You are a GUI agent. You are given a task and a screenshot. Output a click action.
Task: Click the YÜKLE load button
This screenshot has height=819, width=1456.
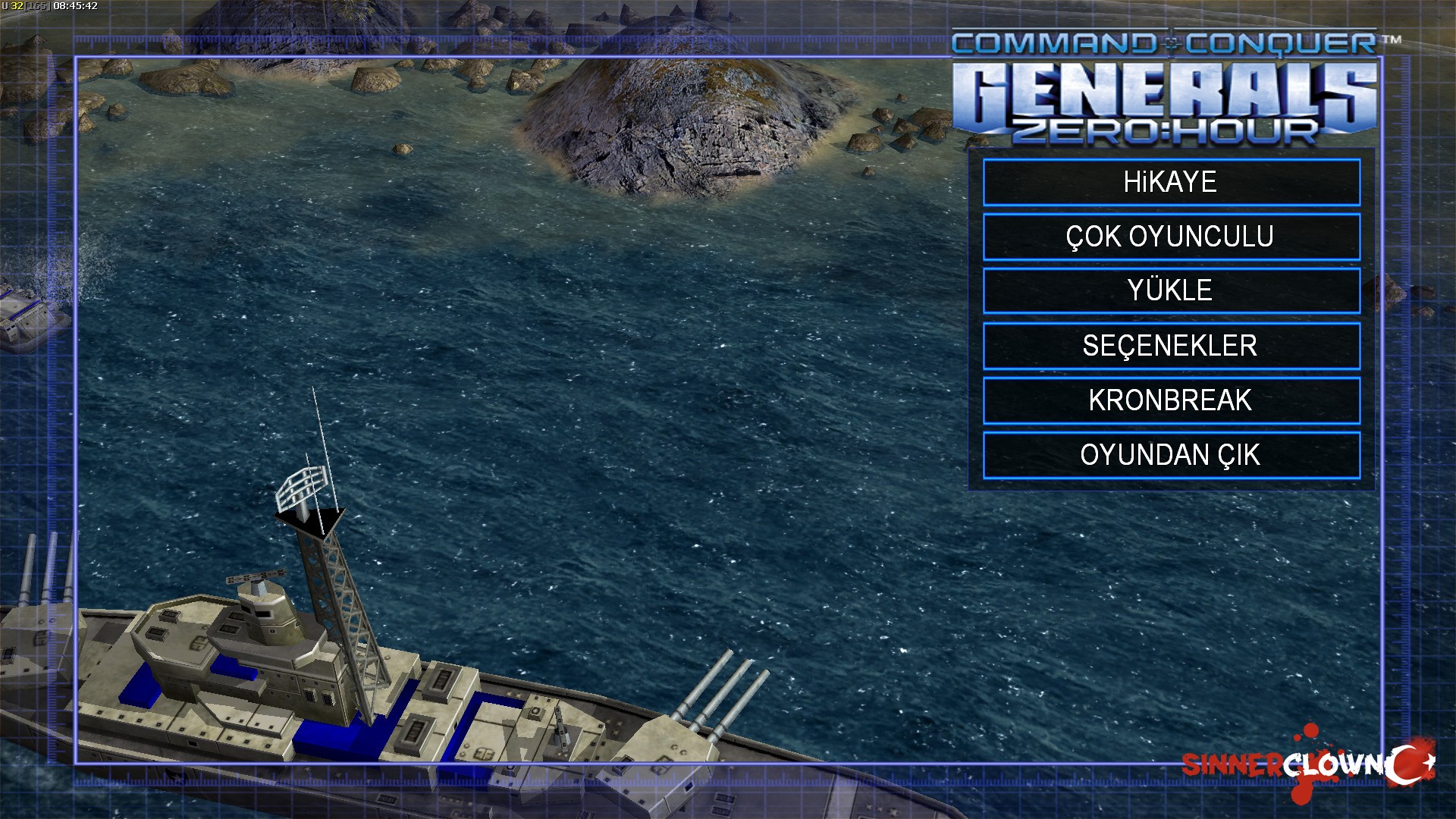tap(1171, 290)
